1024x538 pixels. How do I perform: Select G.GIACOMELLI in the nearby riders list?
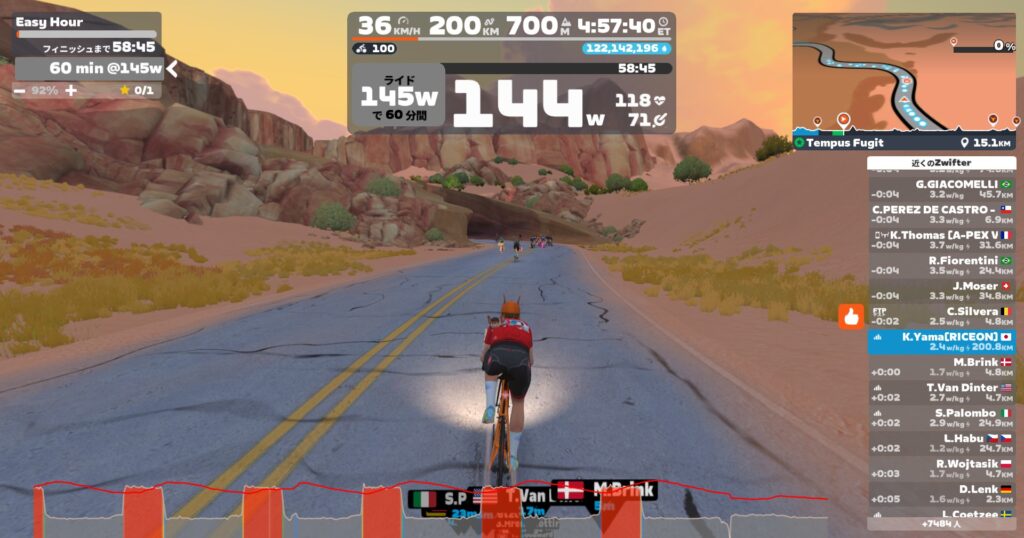tap(940, 189)
